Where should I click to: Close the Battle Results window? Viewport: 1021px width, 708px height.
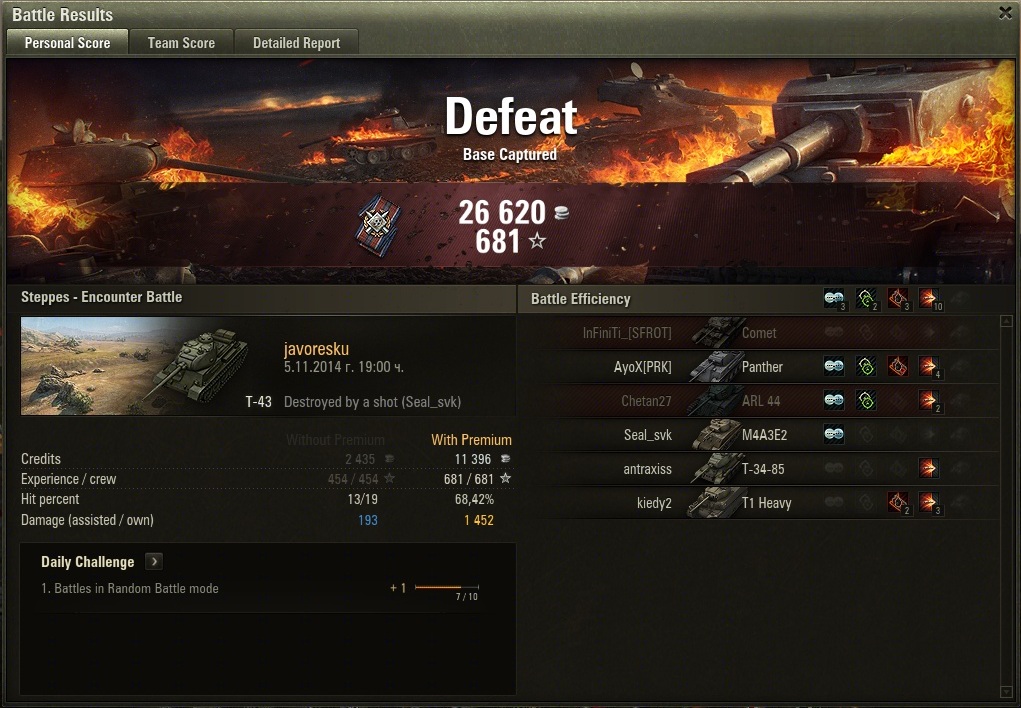click(x=1005, y=13)
